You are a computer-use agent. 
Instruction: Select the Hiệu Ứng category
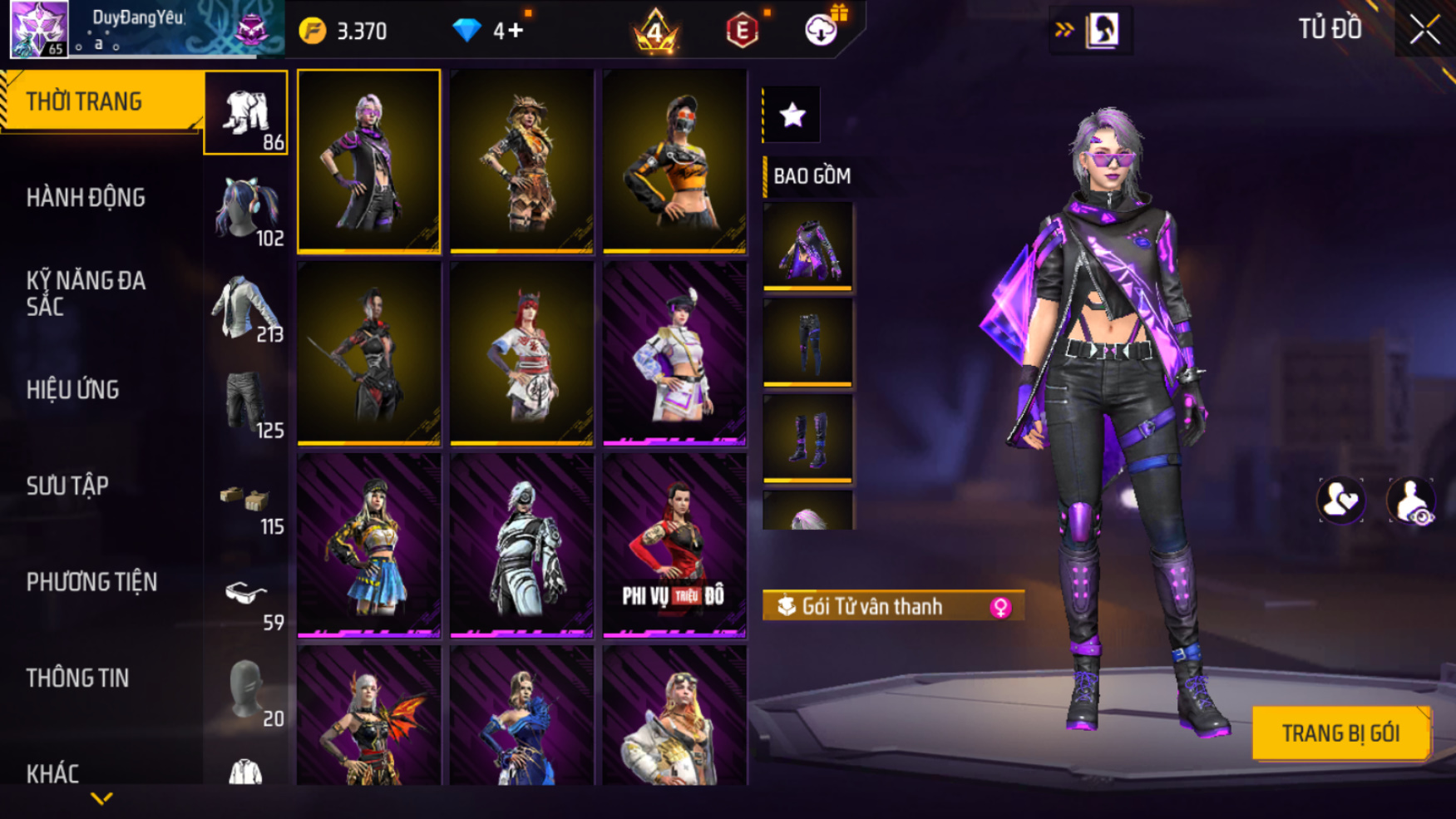(x=73, y=390)
